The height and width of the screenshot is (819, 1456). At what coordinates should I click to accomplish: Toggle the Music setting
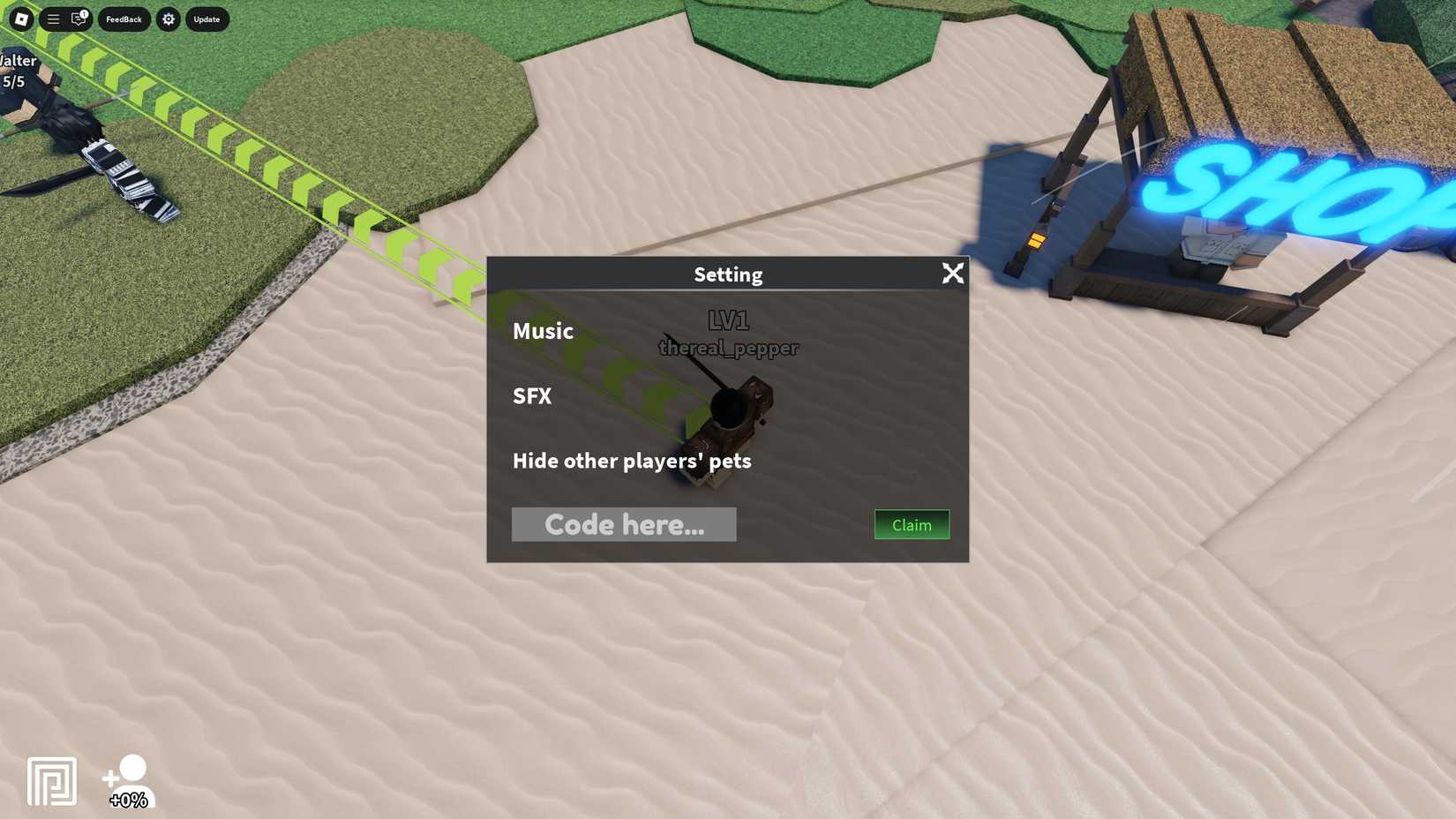[x=543, y=331]
